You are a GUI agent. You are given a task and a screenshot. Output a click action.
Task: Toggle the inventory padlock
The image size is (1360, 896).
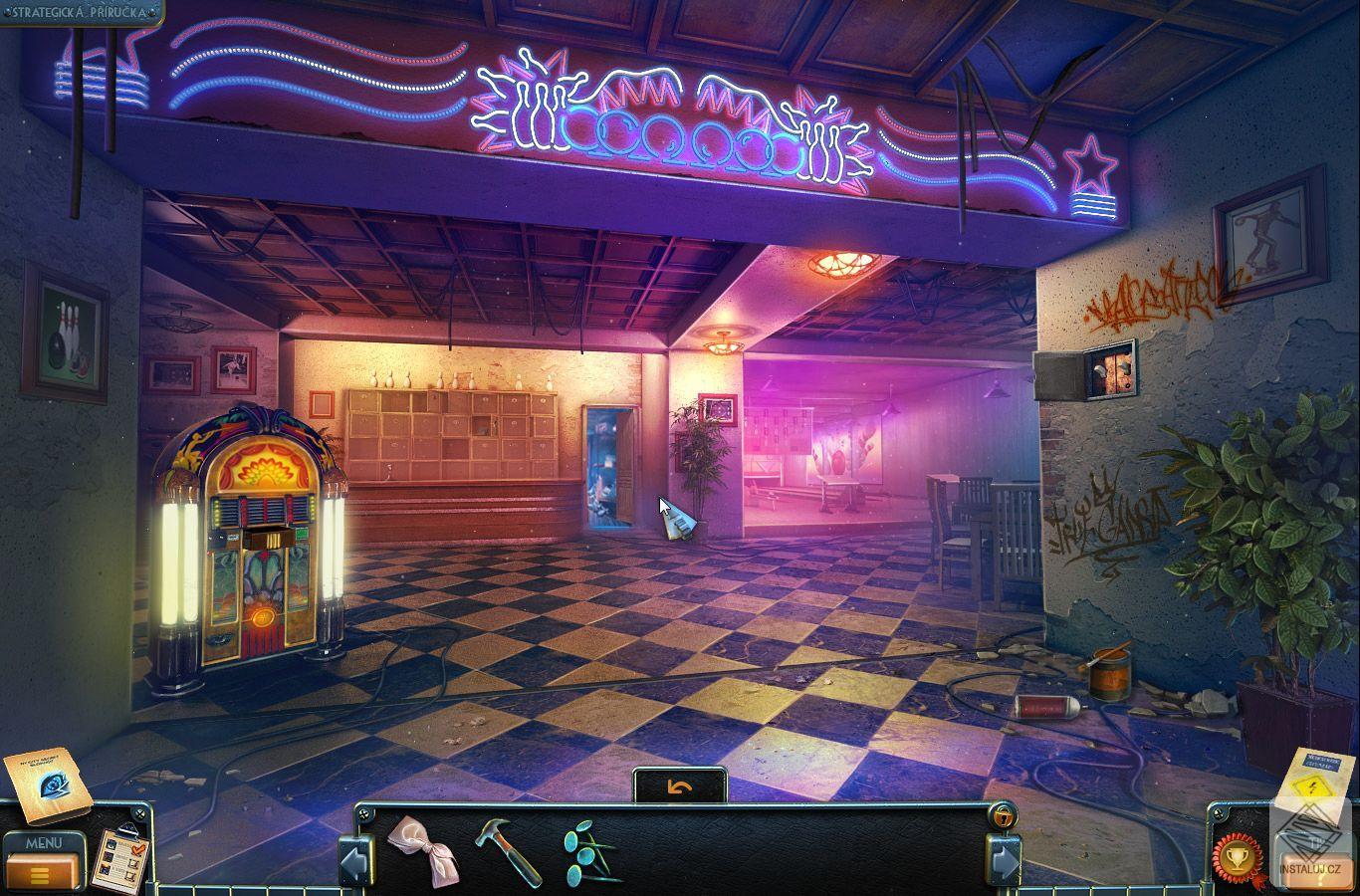[x=1002, y=815]
